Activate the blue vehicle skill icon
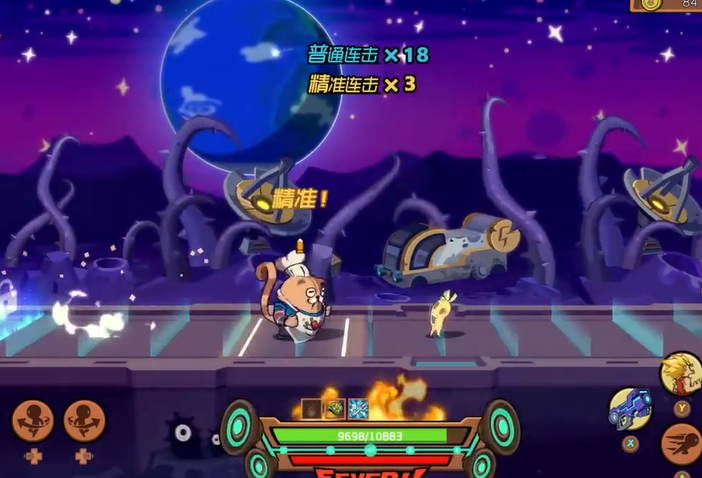This screenshot has width=702, height=478. (x=630, y=408)
